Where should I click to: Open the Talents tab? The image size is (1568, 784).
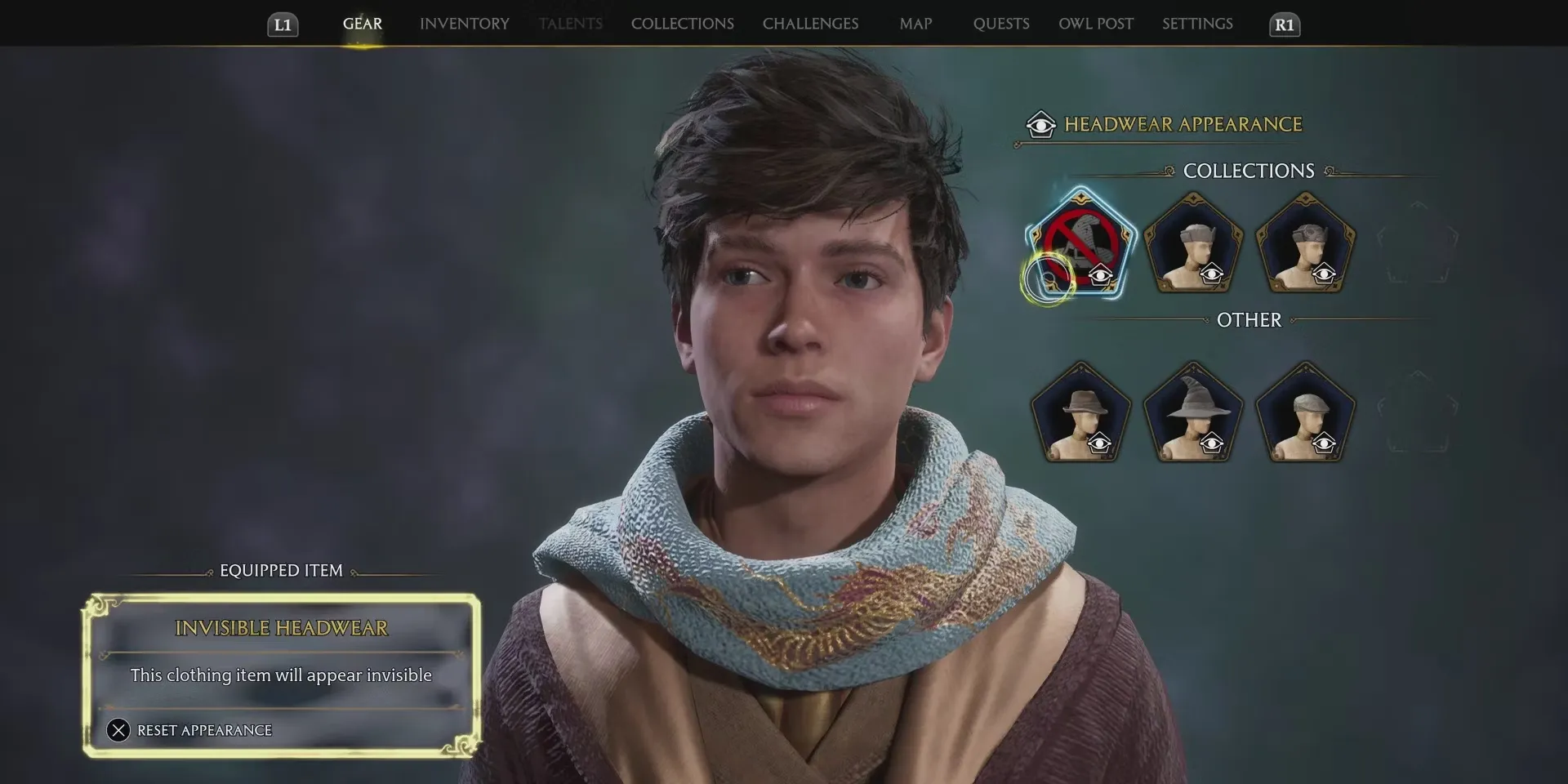570,24
